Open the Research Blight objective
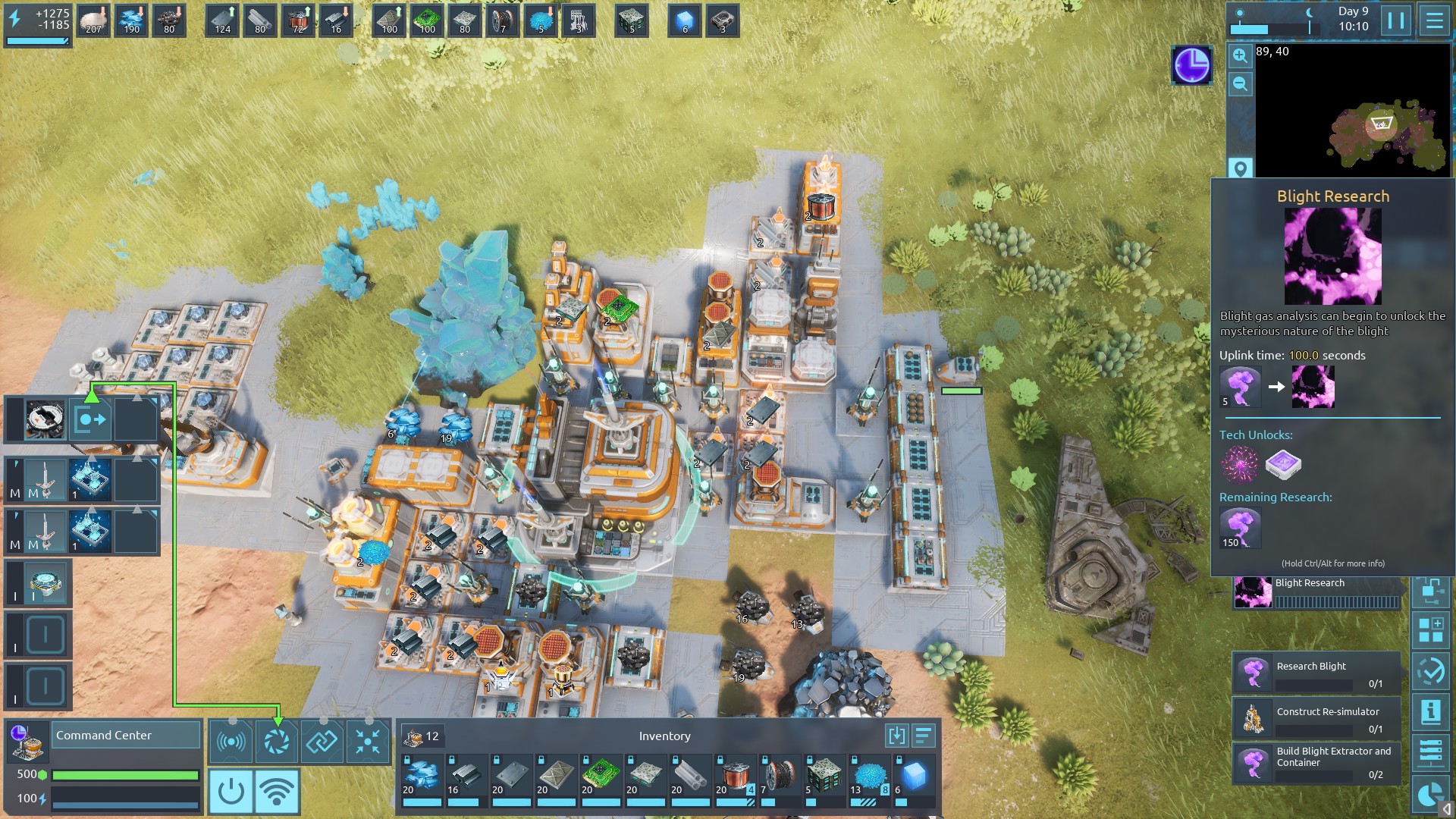 coord(1316,673)
